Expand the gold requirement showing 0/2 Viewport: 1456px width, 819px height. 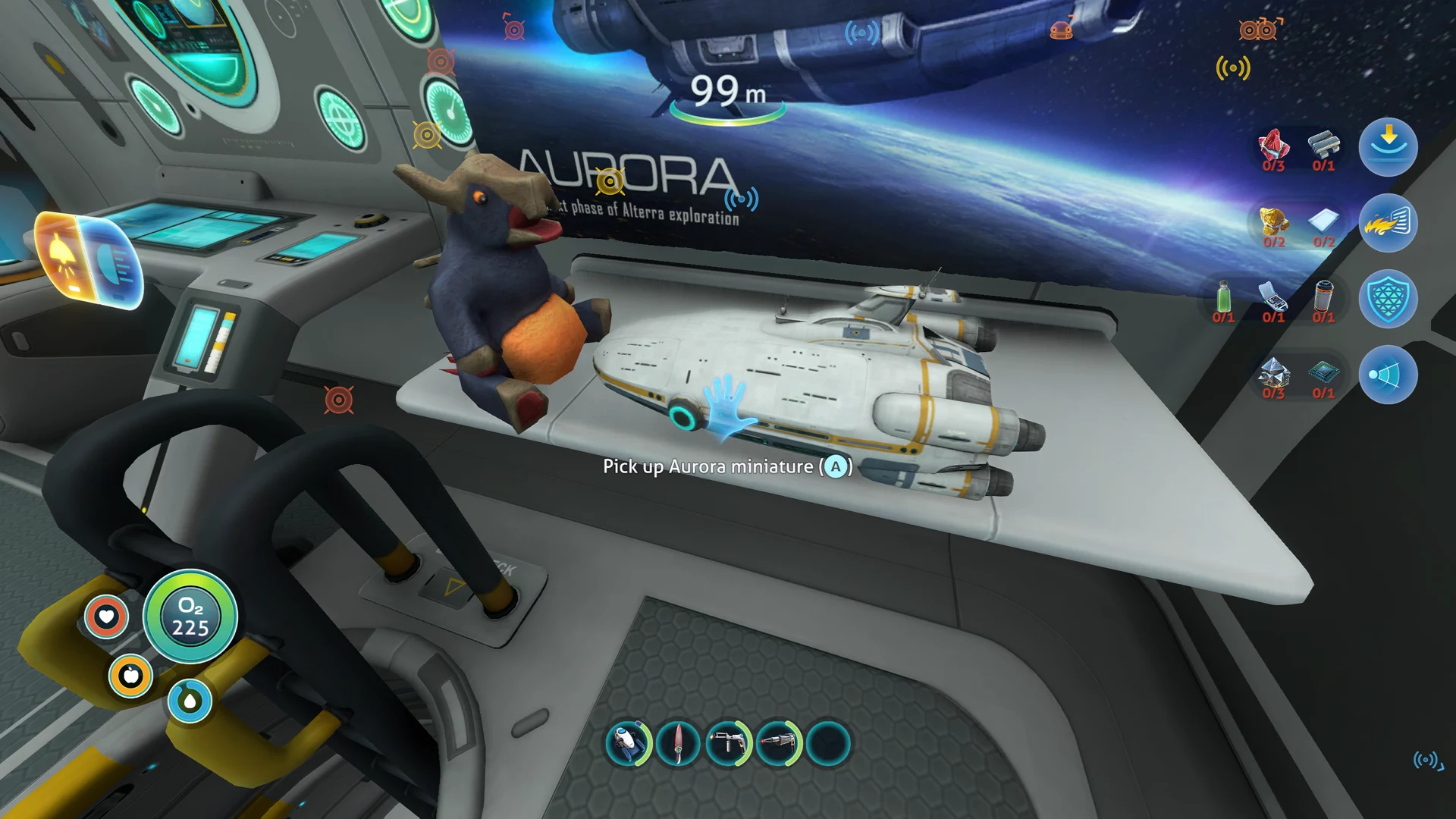pyautogui.click(x=1272, y=225)
